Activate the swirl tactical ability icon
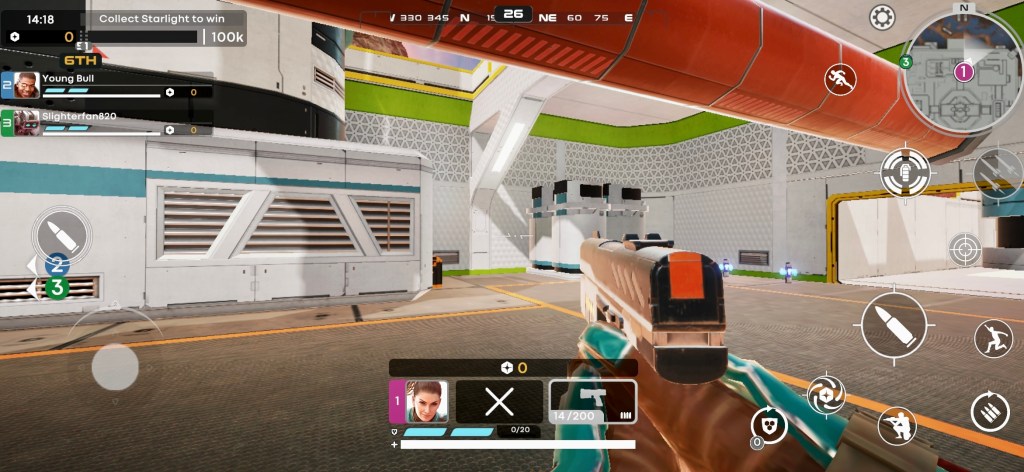The height and width of the screenshot is (472, 1024). click(826, 393)
